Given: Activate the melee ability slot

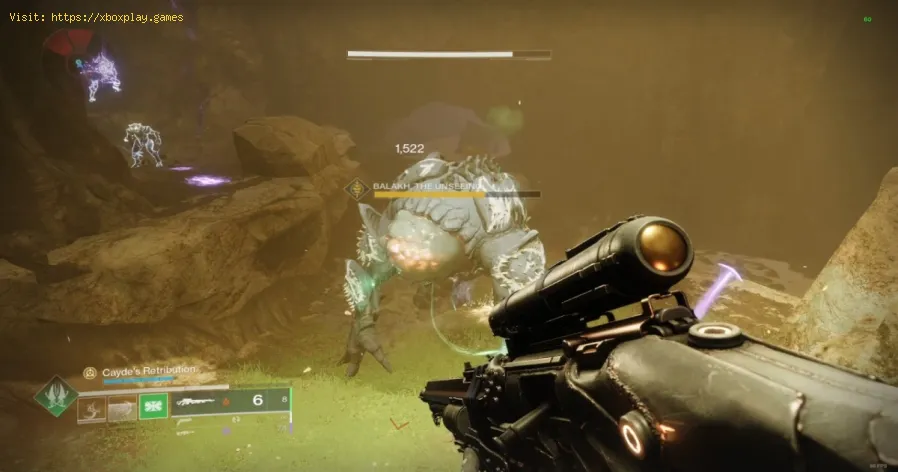Looking at the screenshot, I should [122, 405].
